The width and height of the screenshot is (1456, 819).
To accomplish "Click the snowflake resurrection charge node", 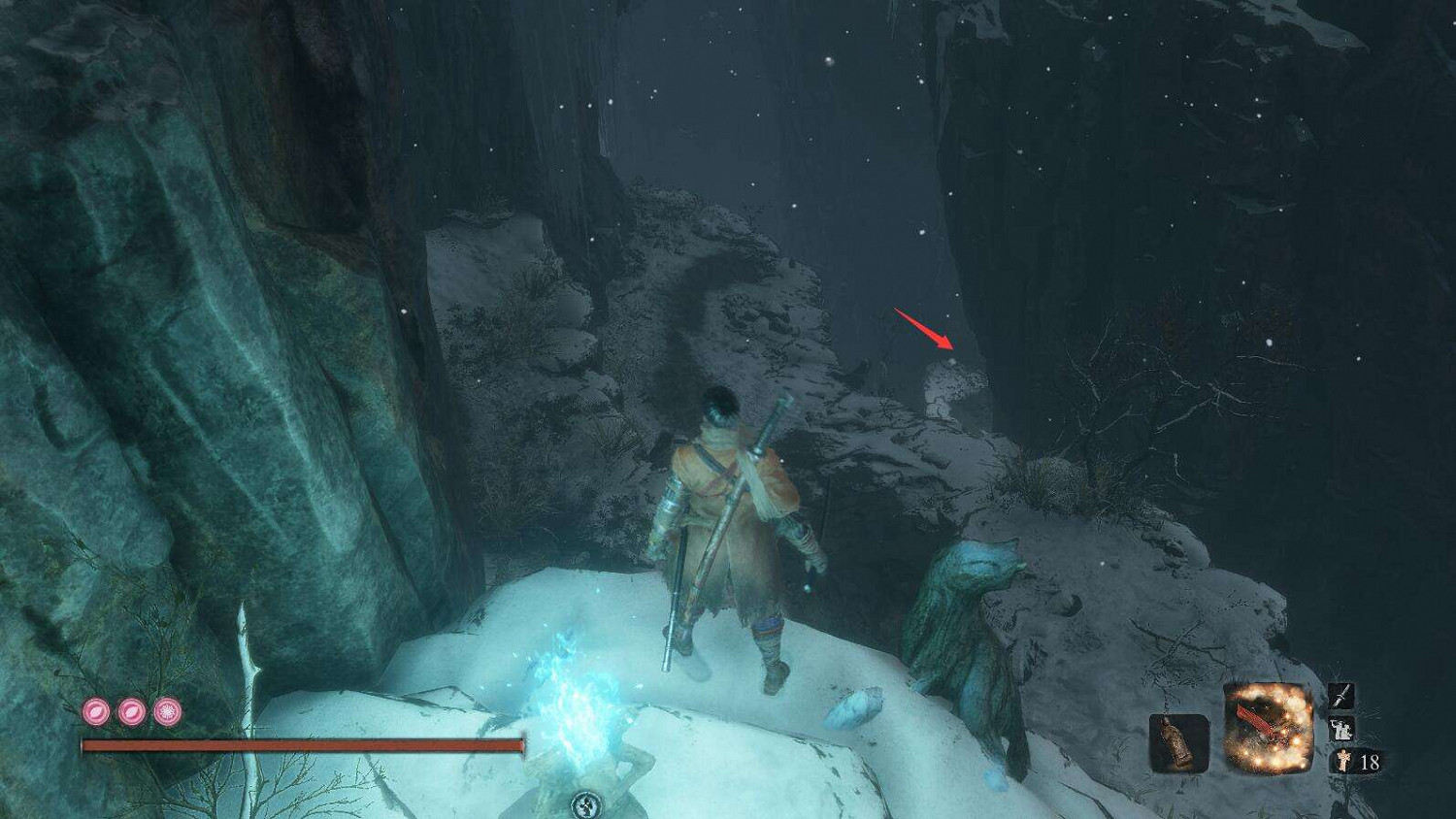I will (165, 711).
